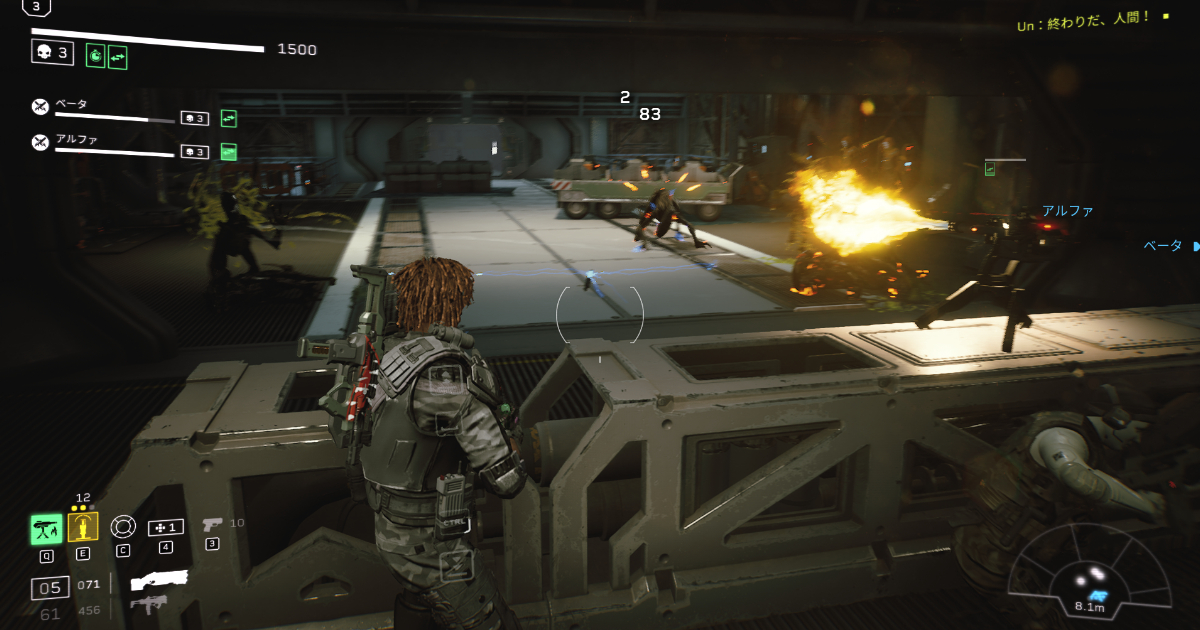
Task: Select the shotgun primary weapon
Action: click(159, 580)
